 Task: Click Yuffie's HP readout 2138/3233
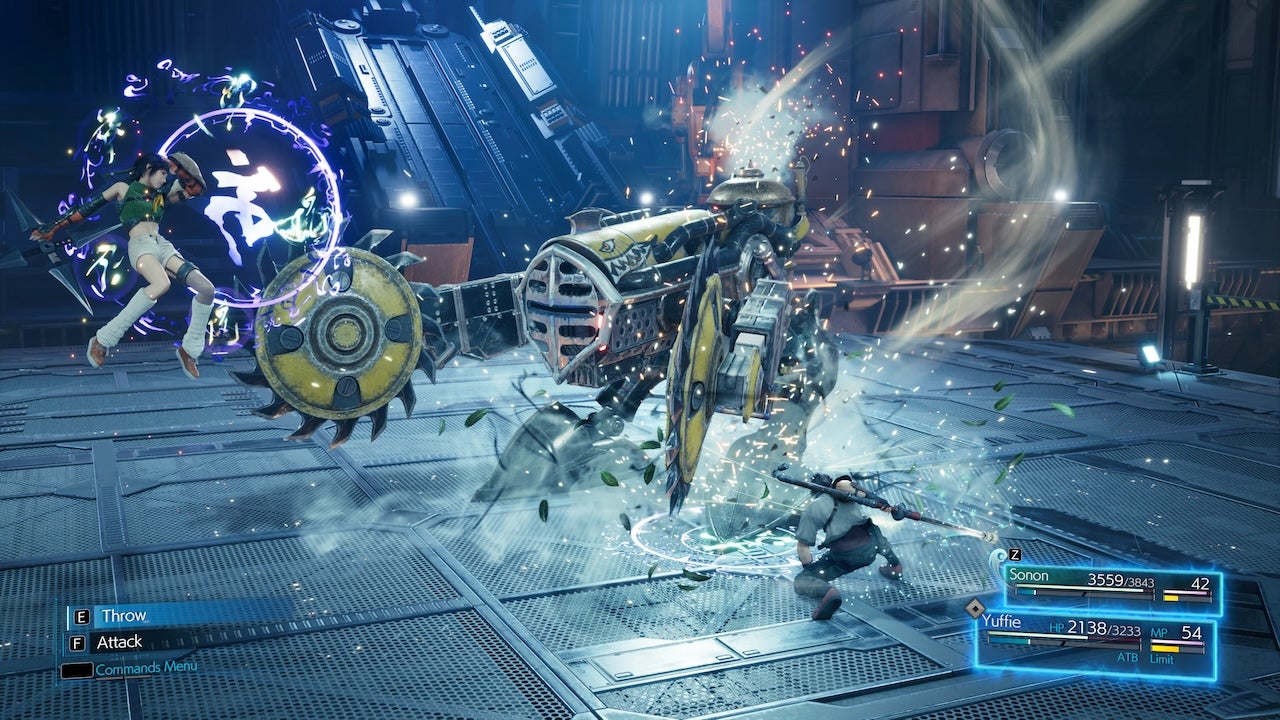pos(1102,630)
